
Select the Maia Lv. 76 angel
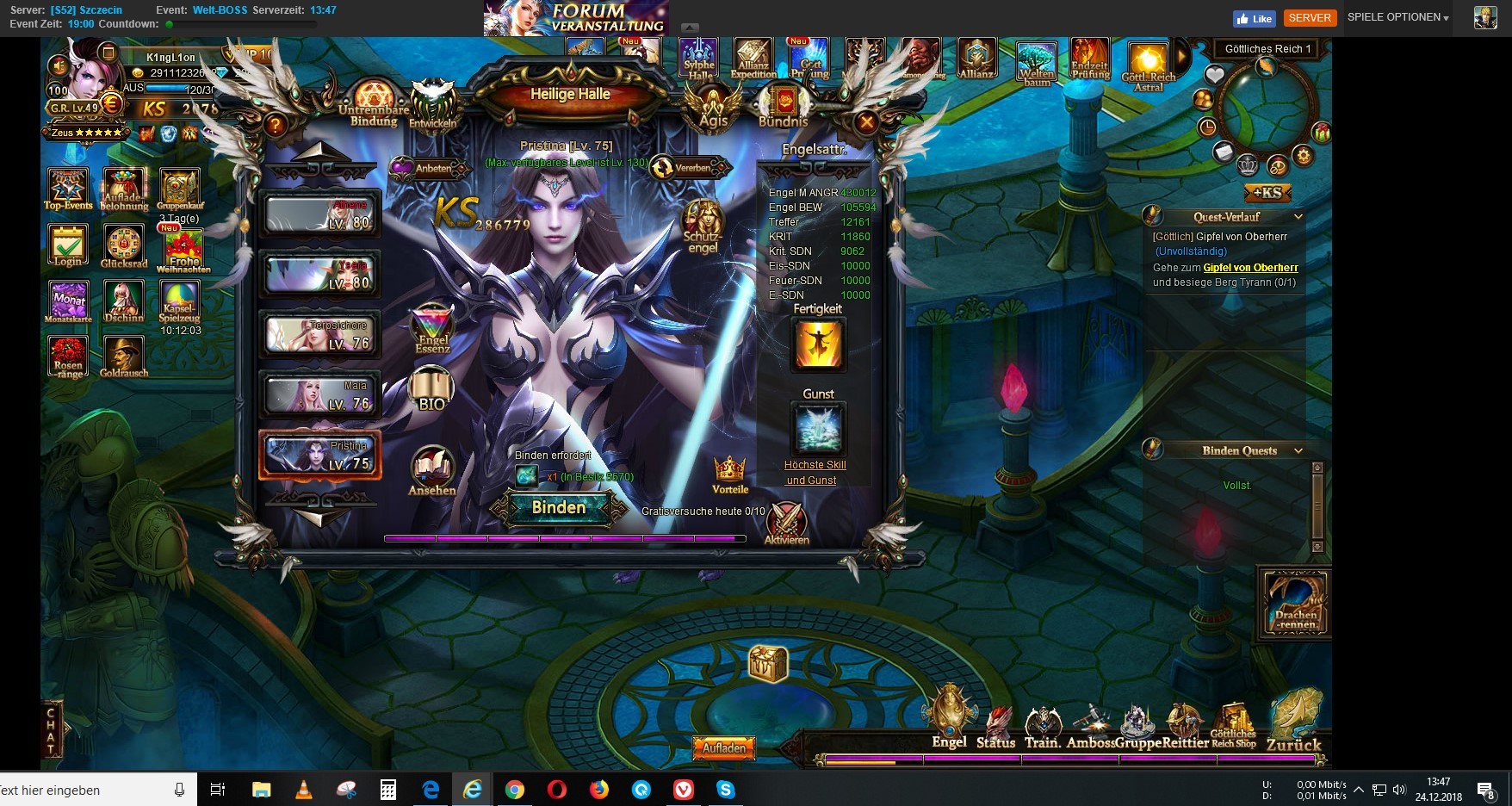pyautogui.click(x=319, y=395)
